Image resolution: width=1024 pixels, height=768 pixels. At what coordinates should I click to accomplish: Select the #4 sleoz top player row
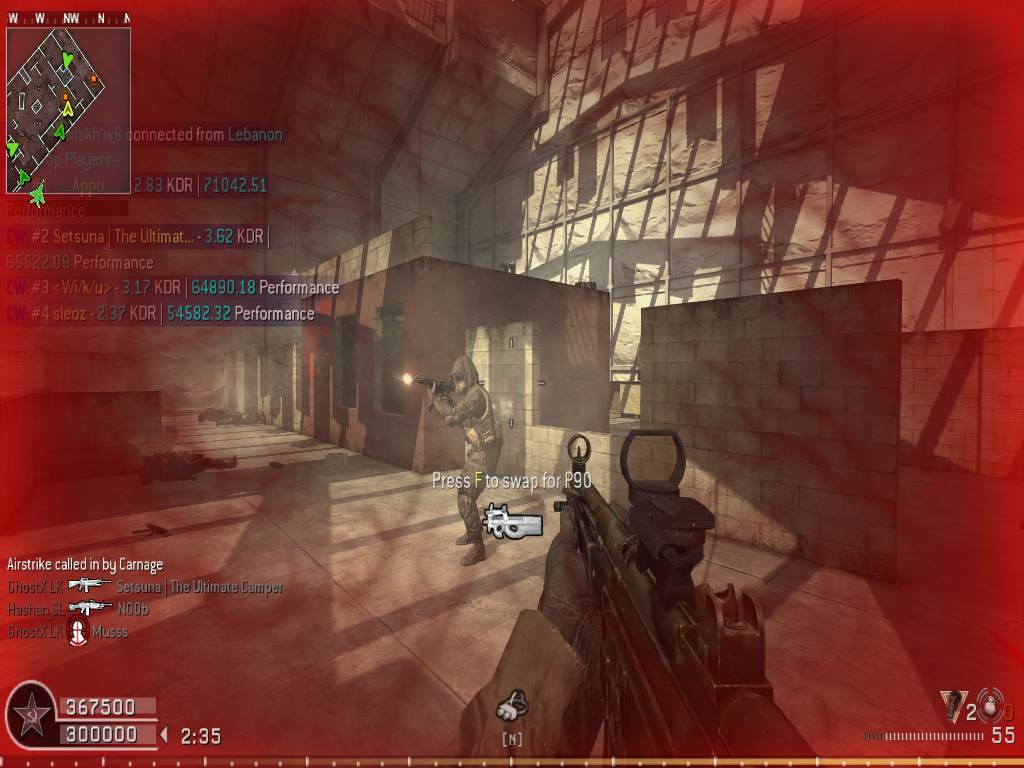pos(160,313)
